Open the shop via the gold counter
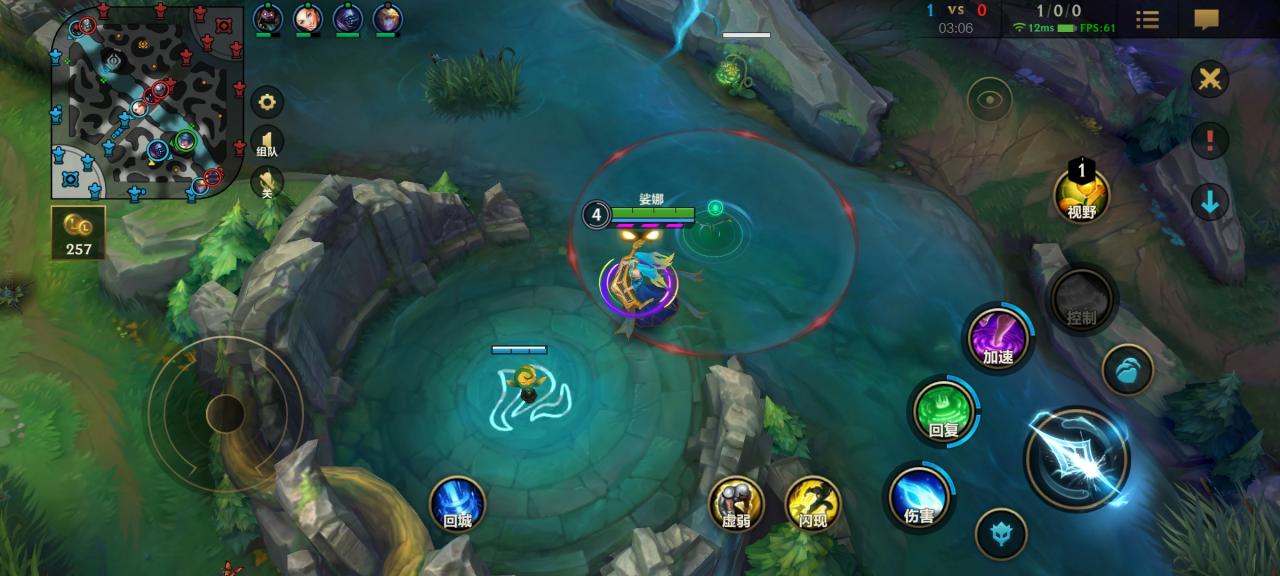The image size is (1280, 576). click(x=78, y=232)
